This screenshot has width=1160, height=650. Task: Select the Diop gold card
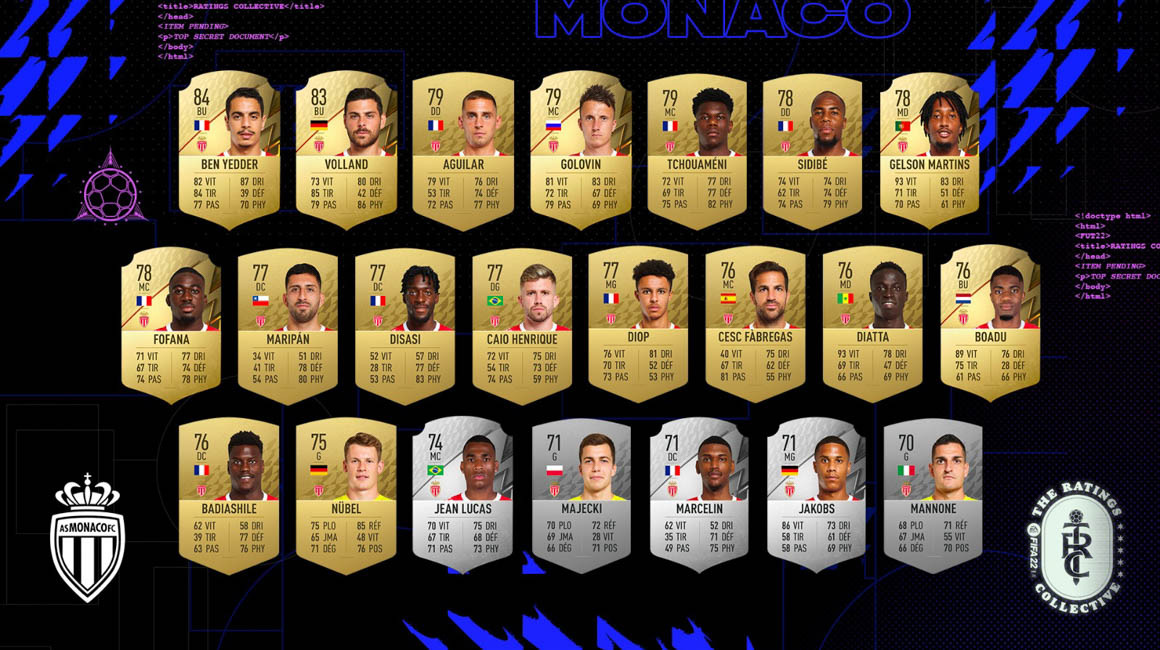pyautogui.click(x=638, y=320)
